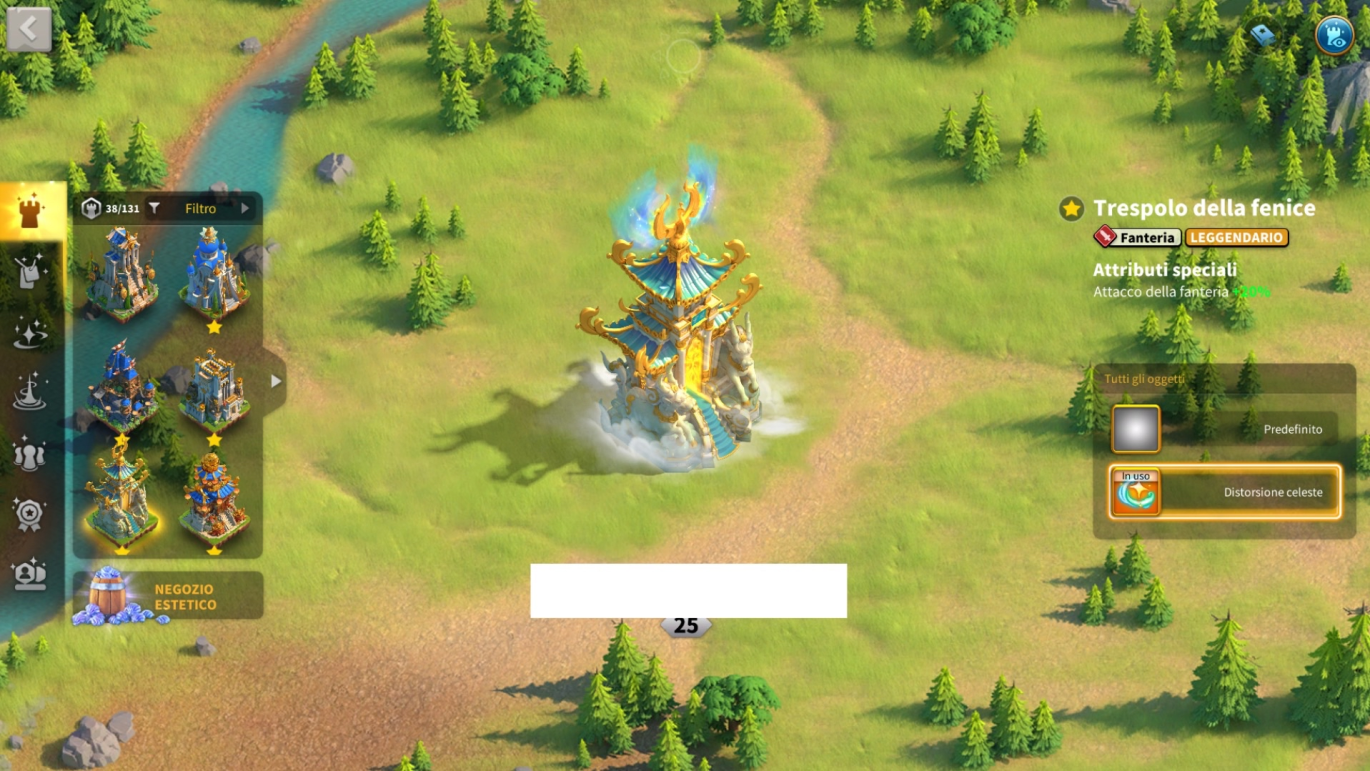
Task: Pick the blue-domed palace city skin
Action: 214,272
